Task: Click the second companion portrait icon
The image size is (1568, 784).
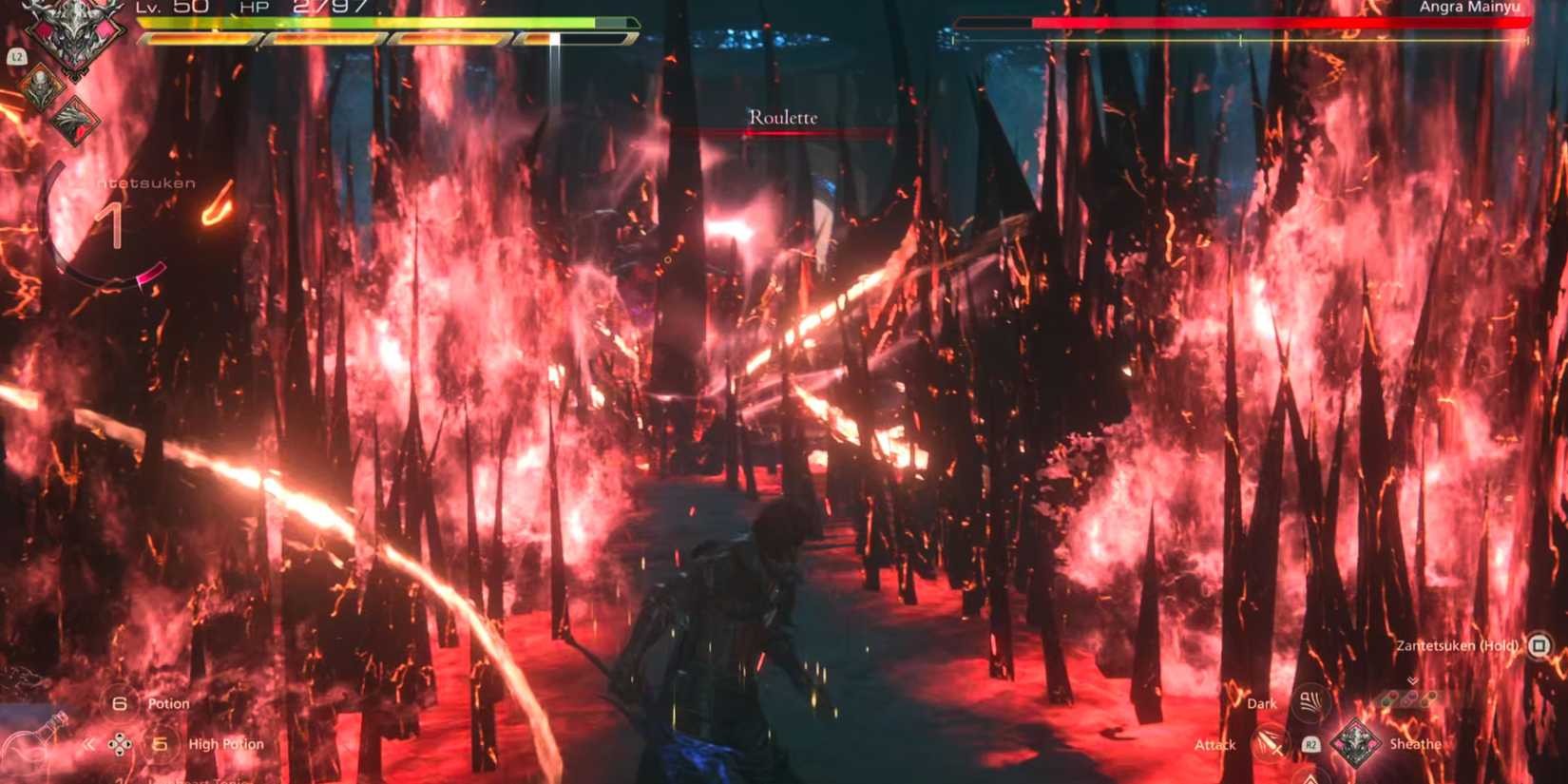Action: point(74,120)
